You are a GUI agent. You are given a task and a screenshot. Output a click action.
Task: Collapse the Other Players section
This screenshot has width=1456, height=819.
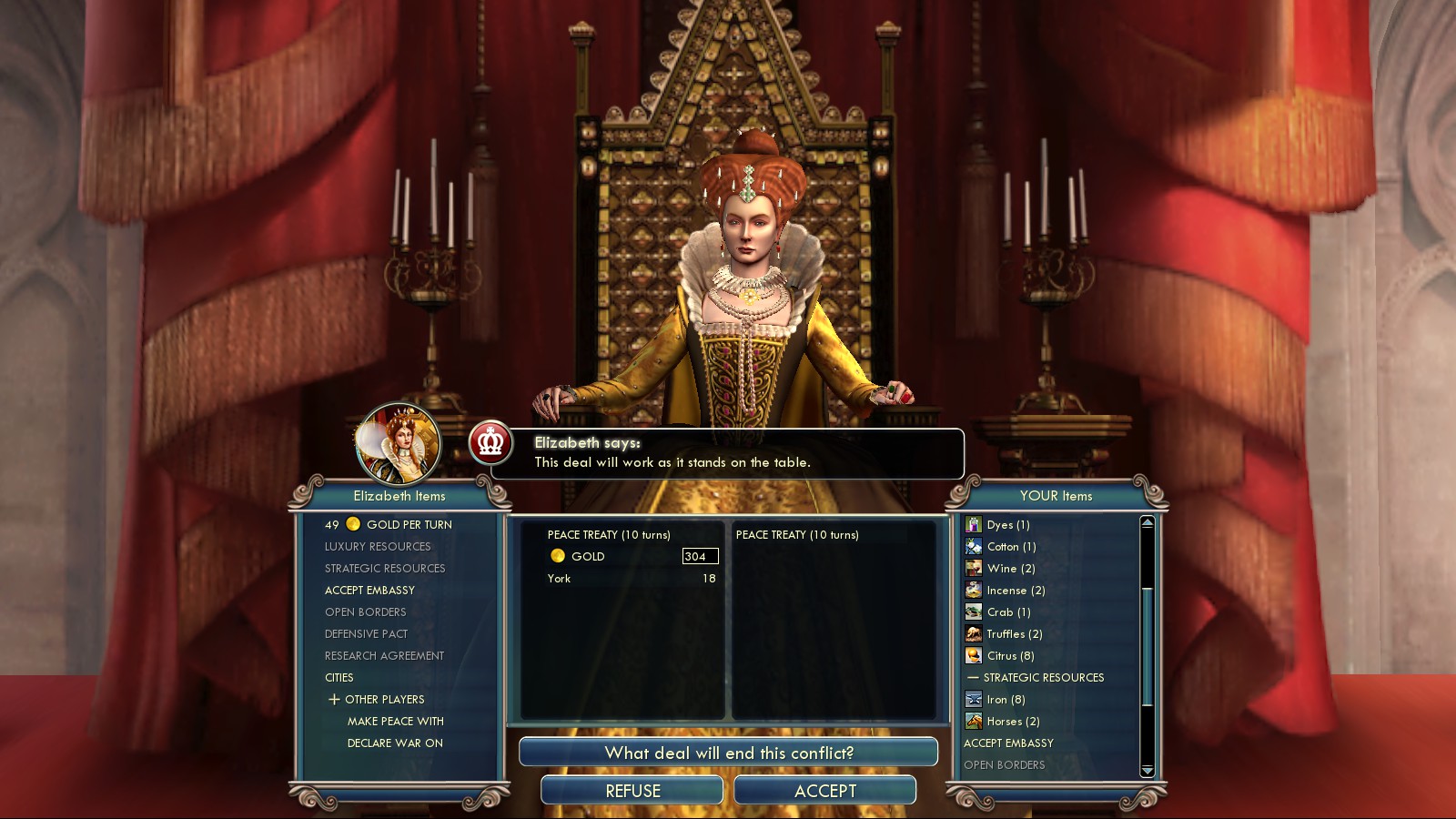tap(335, 700)
